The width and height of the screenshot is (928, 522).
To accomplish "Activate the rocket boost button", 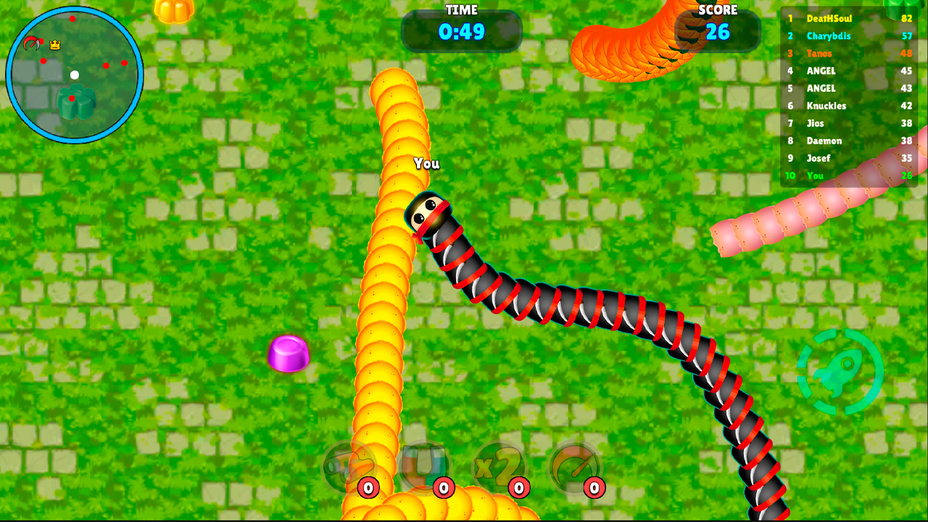I will (840, 372).
